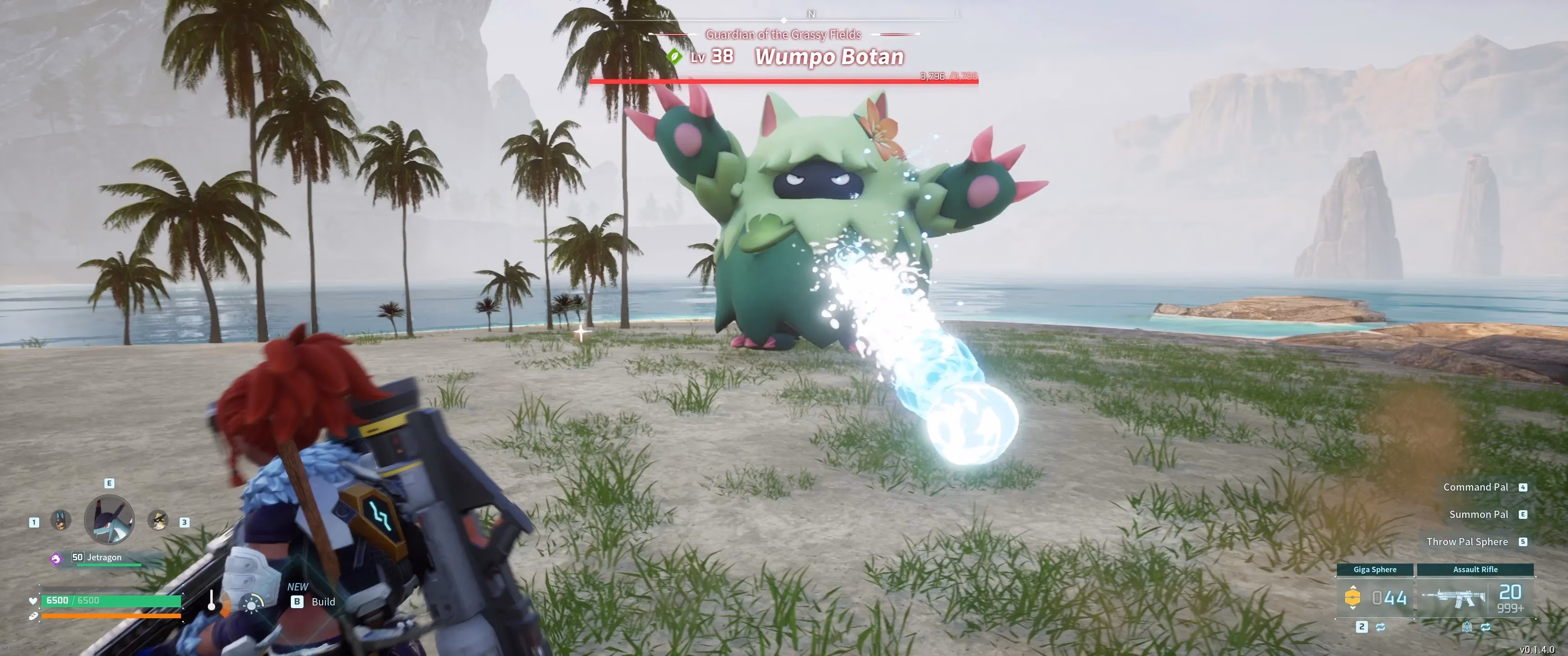The height and width of the screenshot is (656, 1568).
Task: Select the Giga Sphere slot
Action: pos(1374,597)
